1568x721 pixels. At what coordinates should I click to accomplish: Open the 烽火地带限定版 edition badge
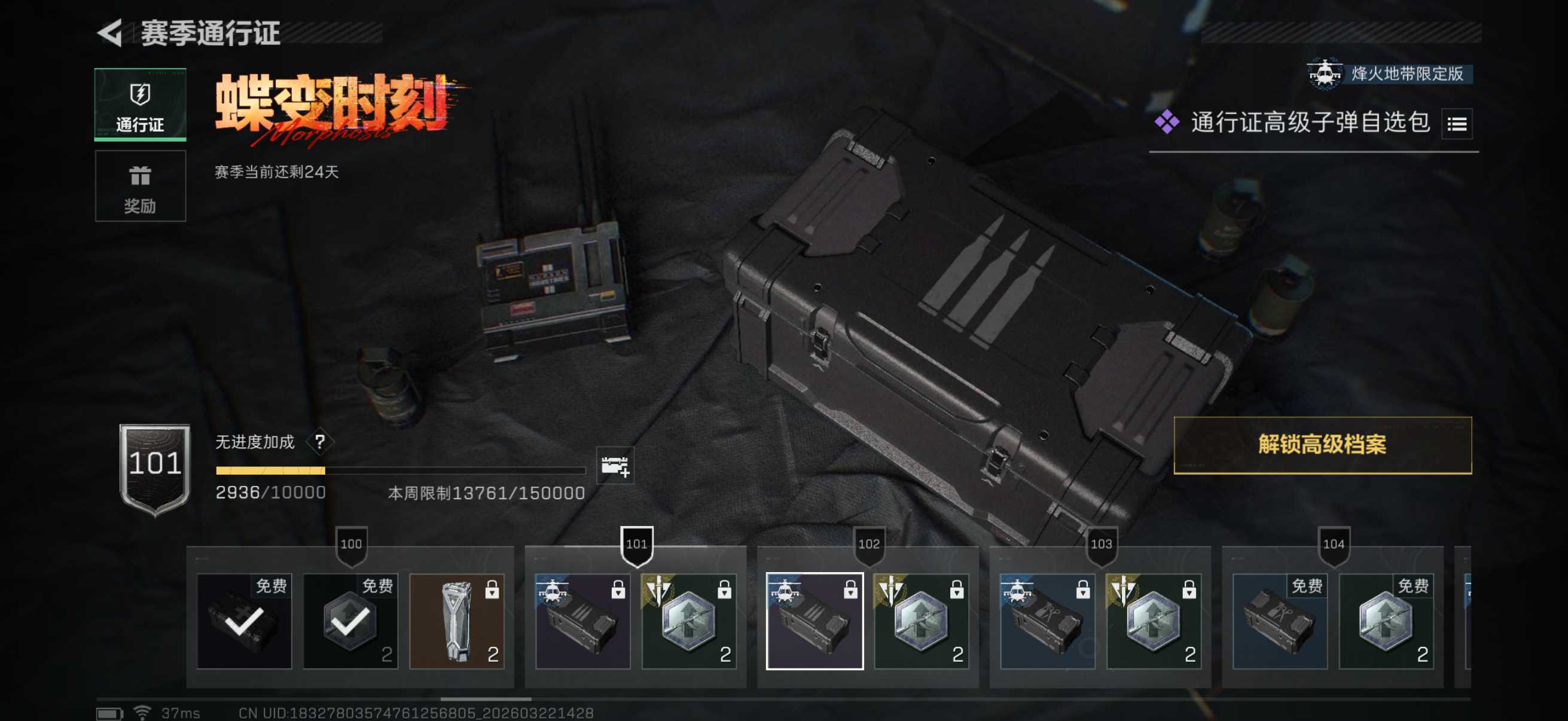pyautogui.click(x=1389, y=74)
